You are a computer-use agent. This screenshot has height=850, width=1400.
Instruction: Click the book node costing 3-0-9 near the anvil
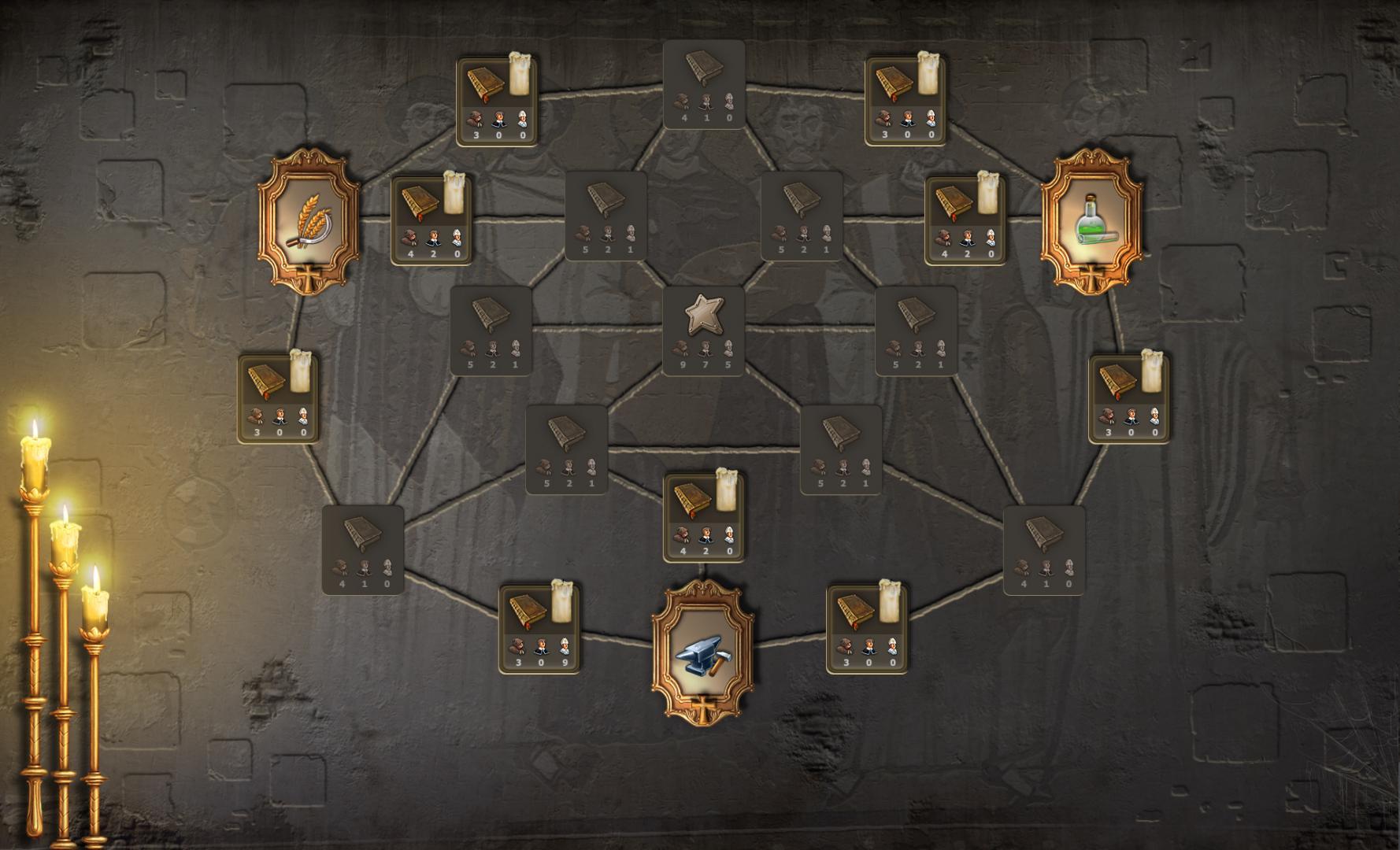point(541,630)
